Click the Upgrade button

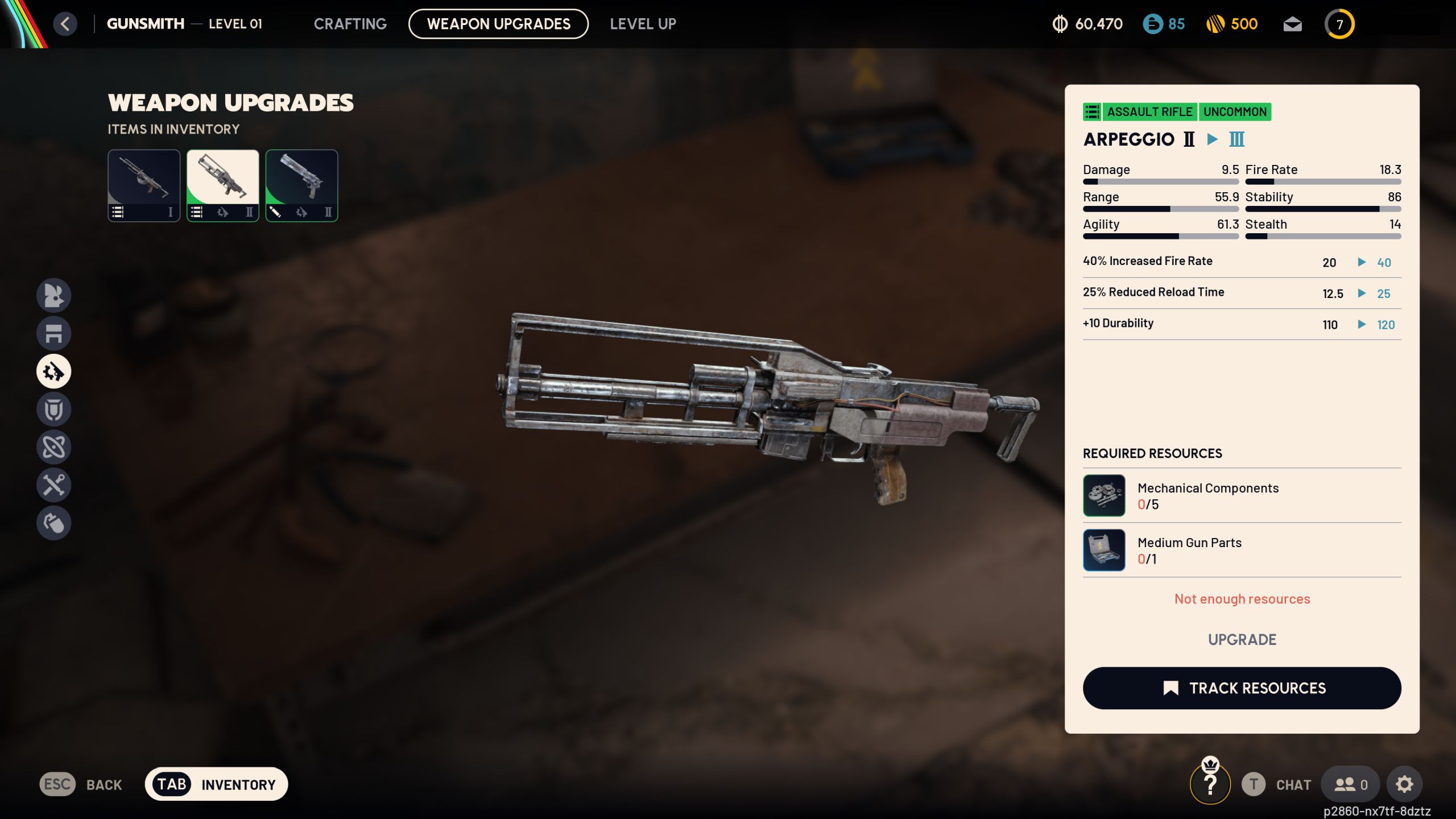[x=1242, y=639]
